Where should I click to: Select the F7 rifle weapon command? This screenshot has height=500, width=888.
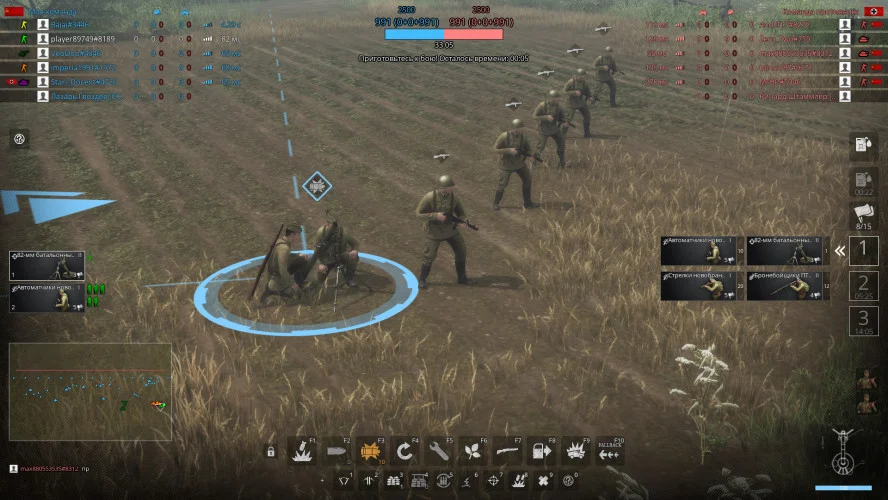[x=508, y=452]
